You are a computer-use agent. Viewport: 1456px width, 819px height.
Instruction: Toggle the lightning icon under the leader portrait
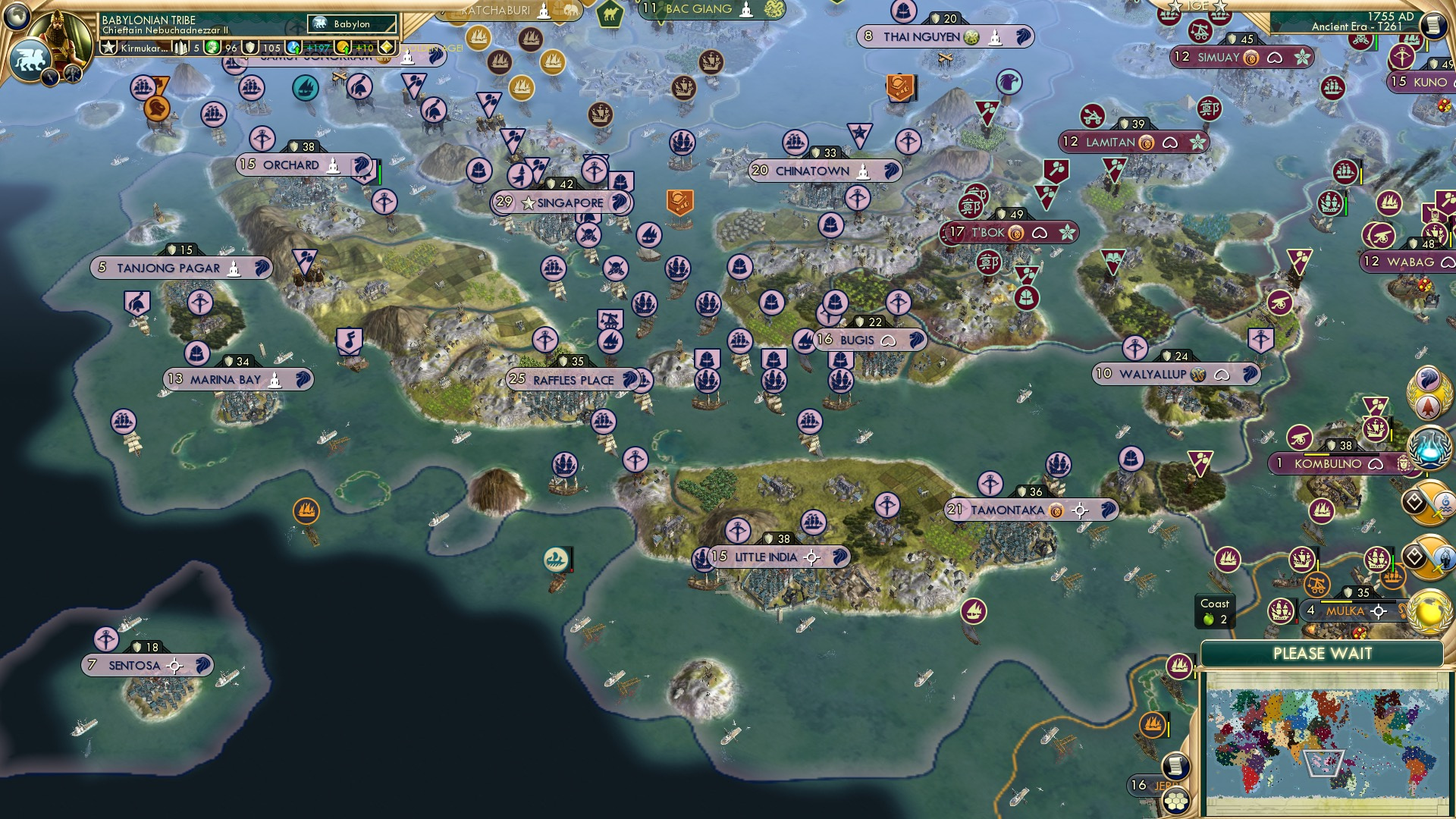(x=50, y=76)
